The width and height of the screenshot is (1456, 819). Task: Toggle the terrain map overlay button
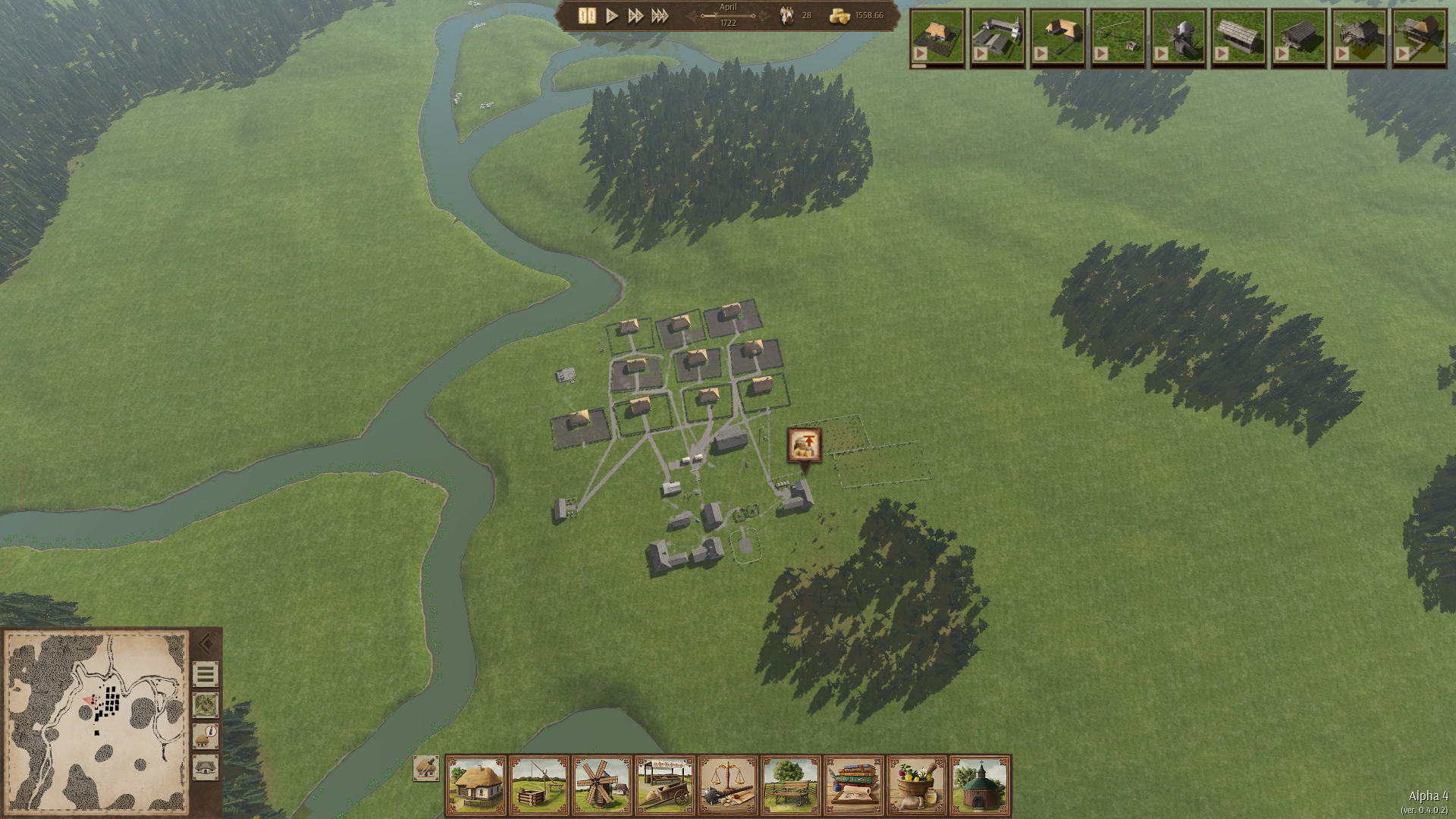[x=205, y=705]
